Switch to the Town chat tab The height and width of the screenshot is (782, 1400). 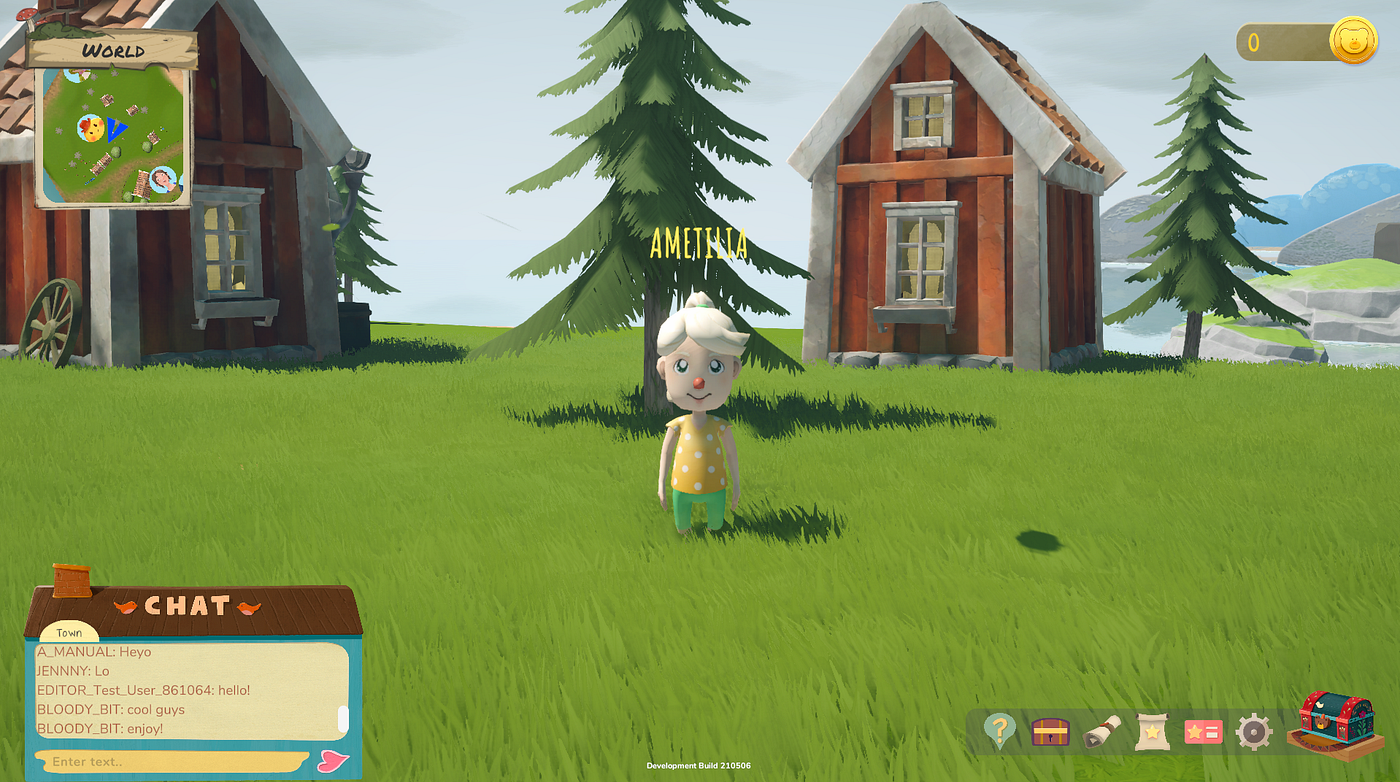coord(69,633)
